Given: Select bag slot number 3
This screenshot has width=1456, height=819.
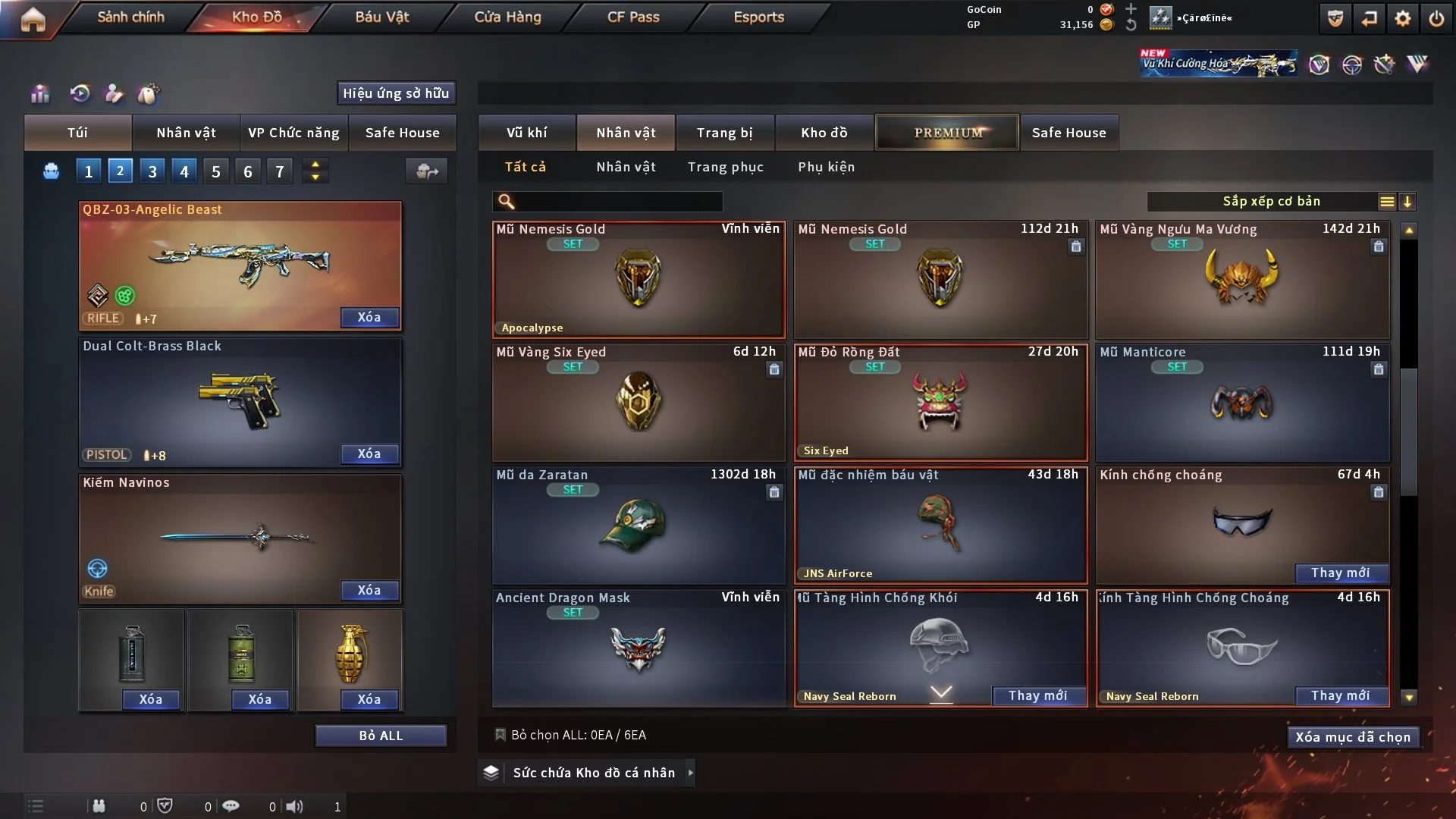Looking at the screenshot, I should pos(152,171).
